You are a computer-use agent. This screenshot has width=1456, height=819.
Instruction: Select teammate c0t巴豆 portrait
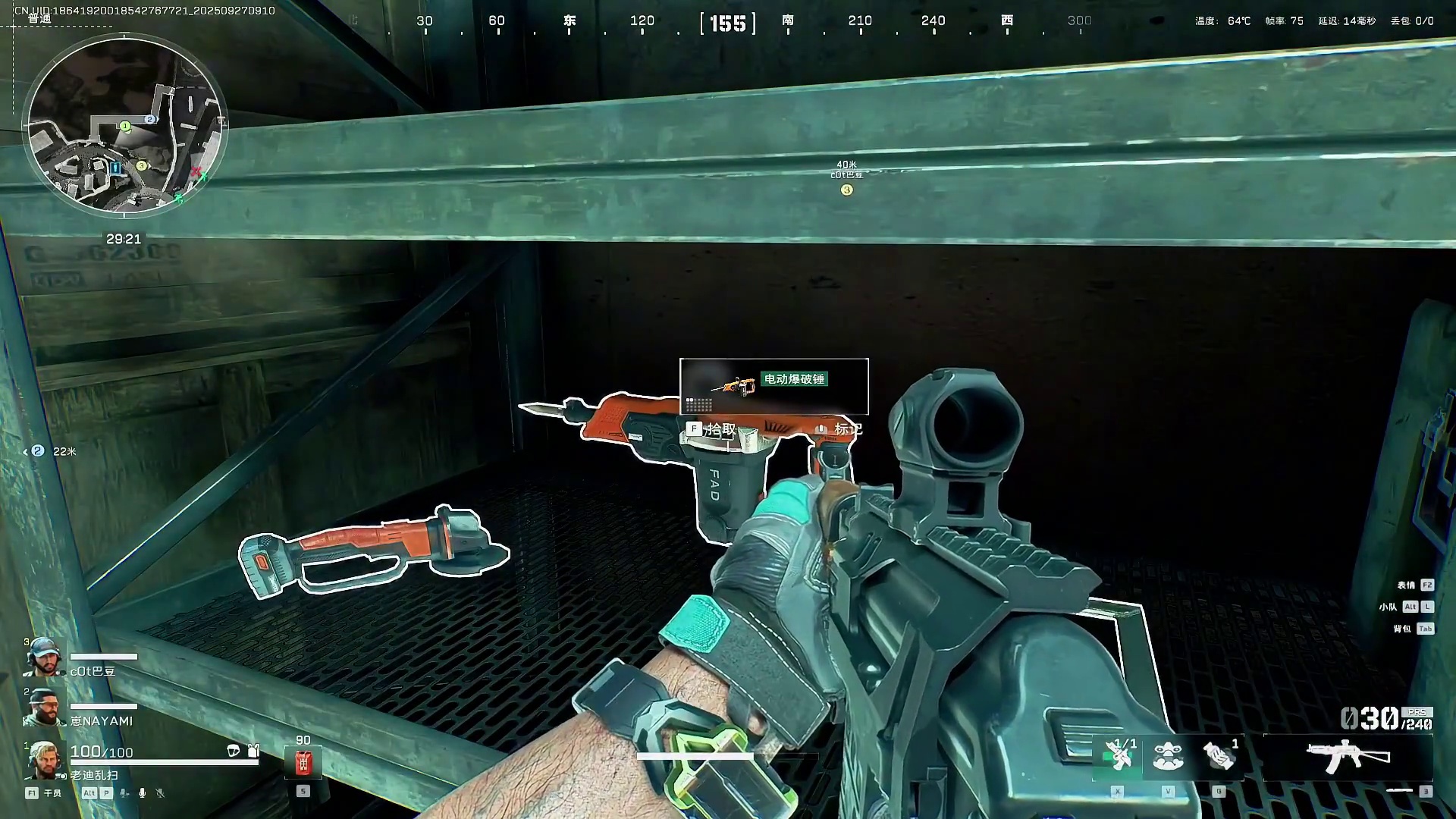pos(42,657)
